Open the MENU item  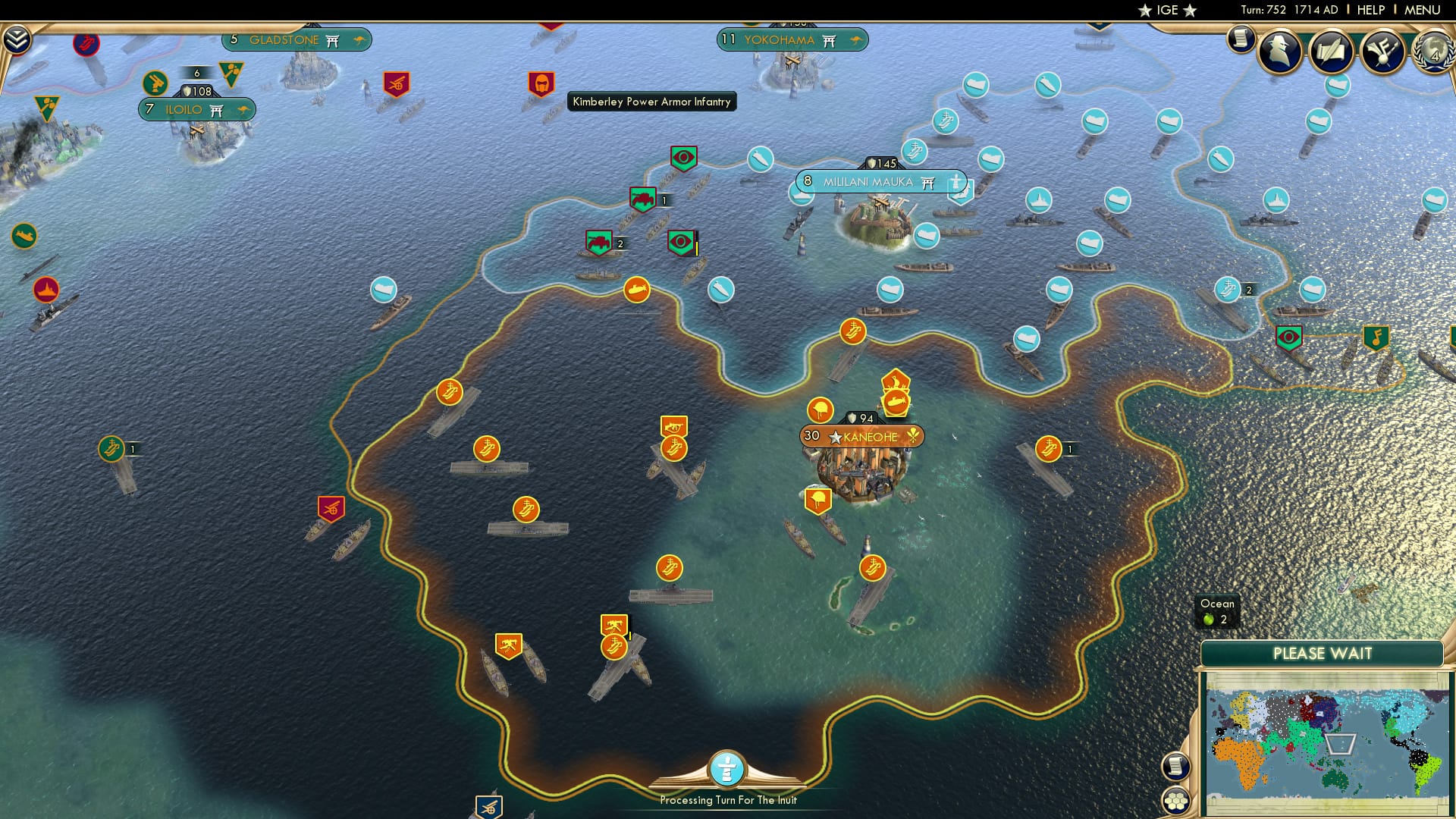point(1422,10)
